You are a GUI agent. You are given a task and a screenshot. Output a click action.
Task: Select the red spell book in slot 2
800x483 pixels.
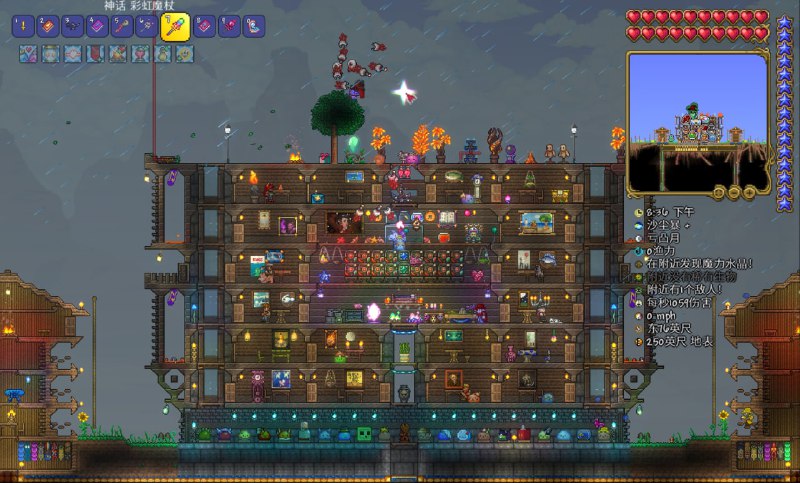pyautogui.click(x=48, y=27)
